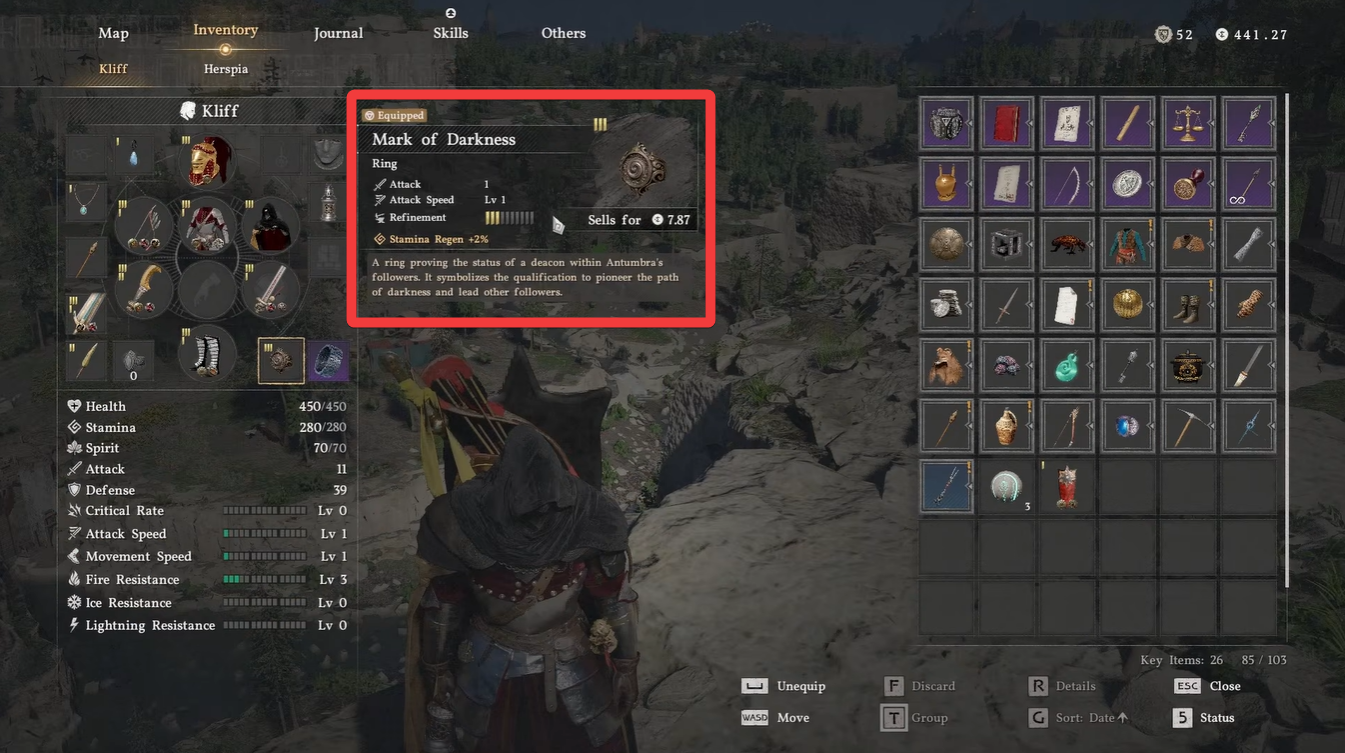Select the equipped red-plumed golden helmet
Viewport: 1345px width, 753px height.
[x=209, y=163]
